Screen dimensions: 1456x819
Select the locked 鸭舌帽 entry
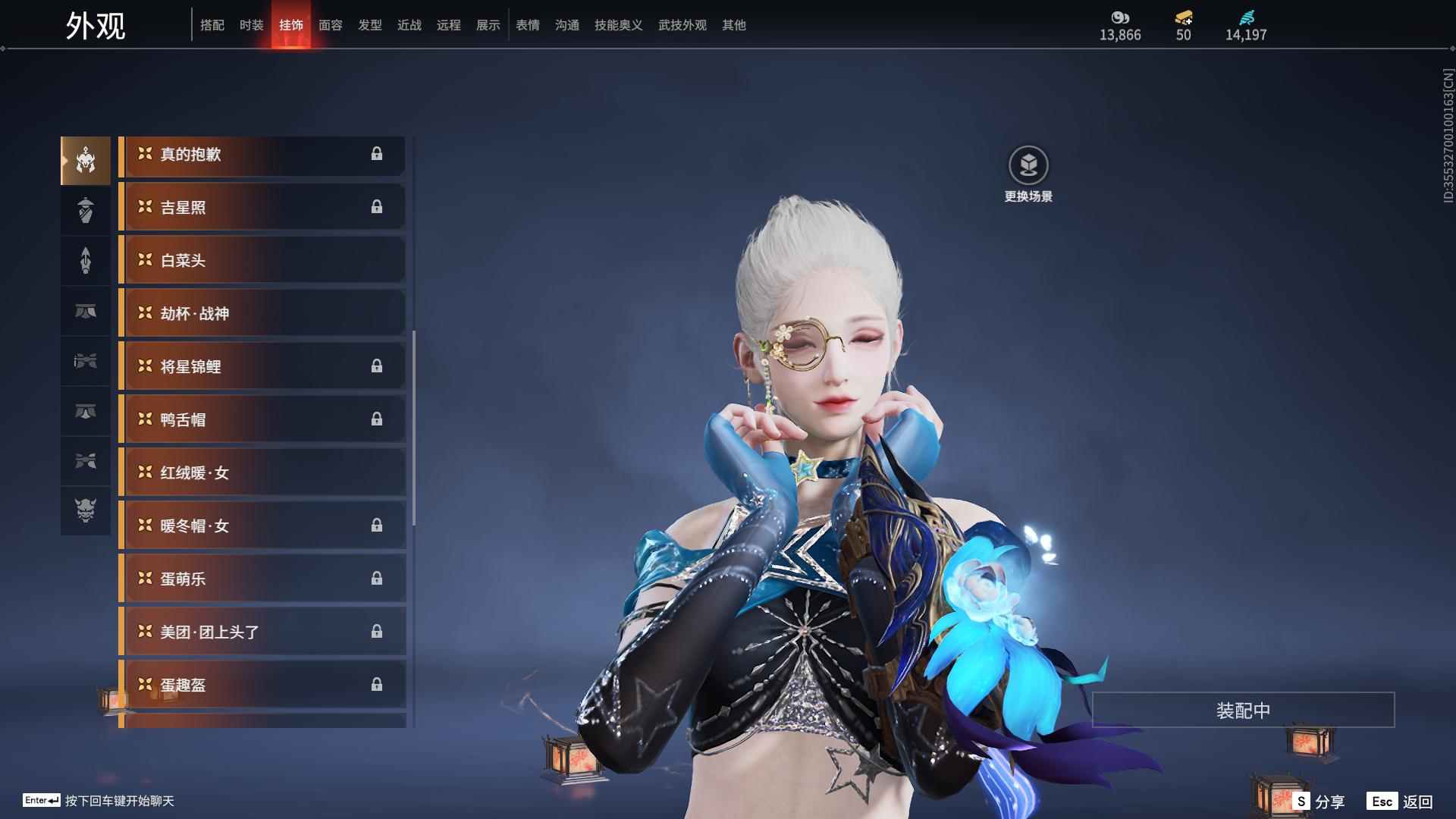coord(262,419)
